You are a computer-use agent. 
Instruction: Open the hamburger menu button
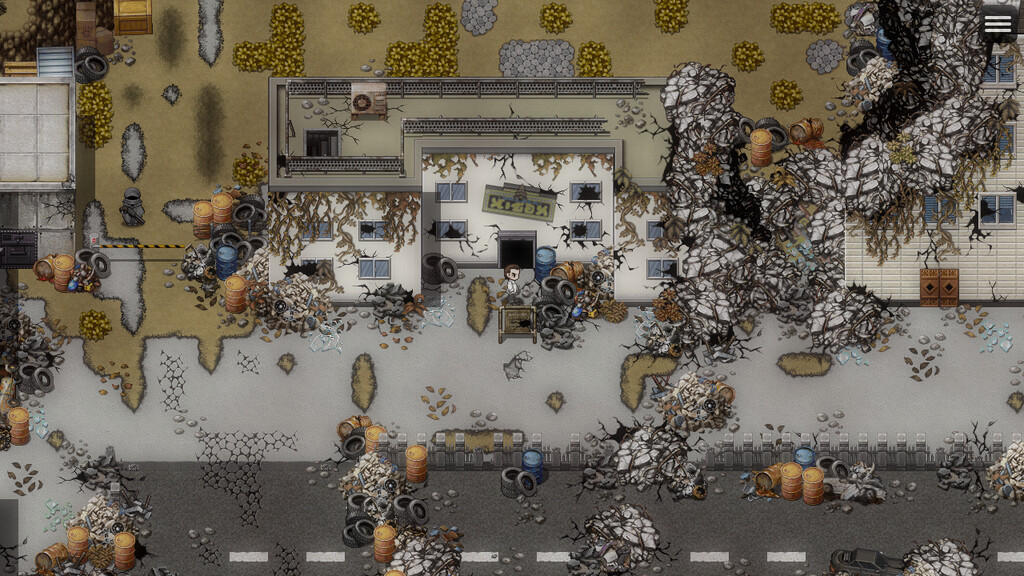pyautogui.click(x=997, y=25)
